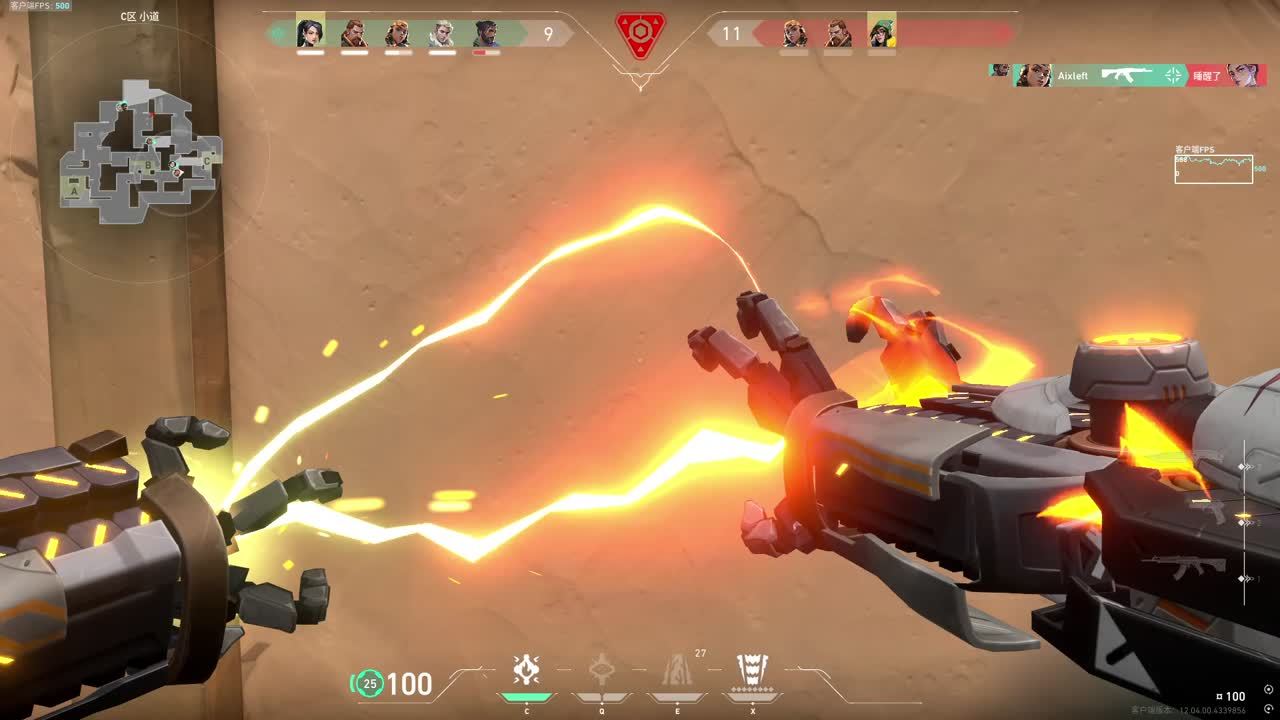
Task: Select the rifle in the weapon list
Action: click(x=1185, y=567)
